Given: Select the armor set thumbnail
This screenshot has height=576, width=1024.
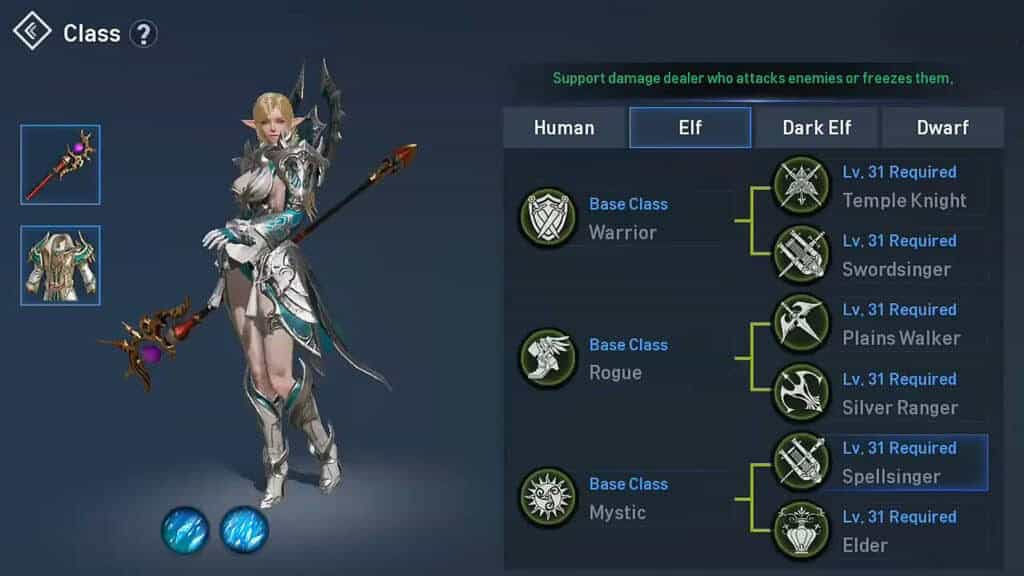Looking at the screenshot, I should click(60, 266).
